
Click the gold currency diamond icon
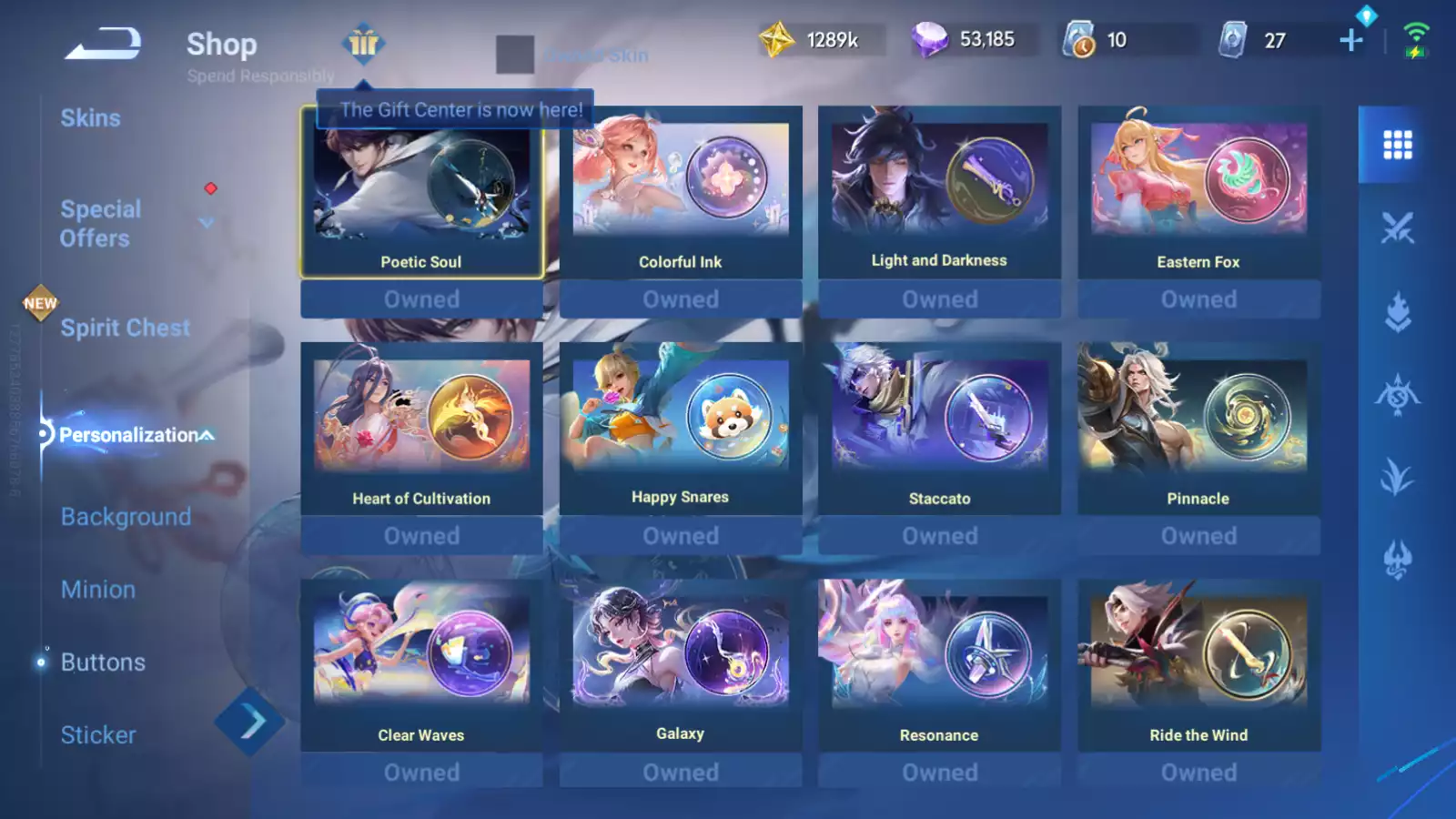(x=778, y=38)
